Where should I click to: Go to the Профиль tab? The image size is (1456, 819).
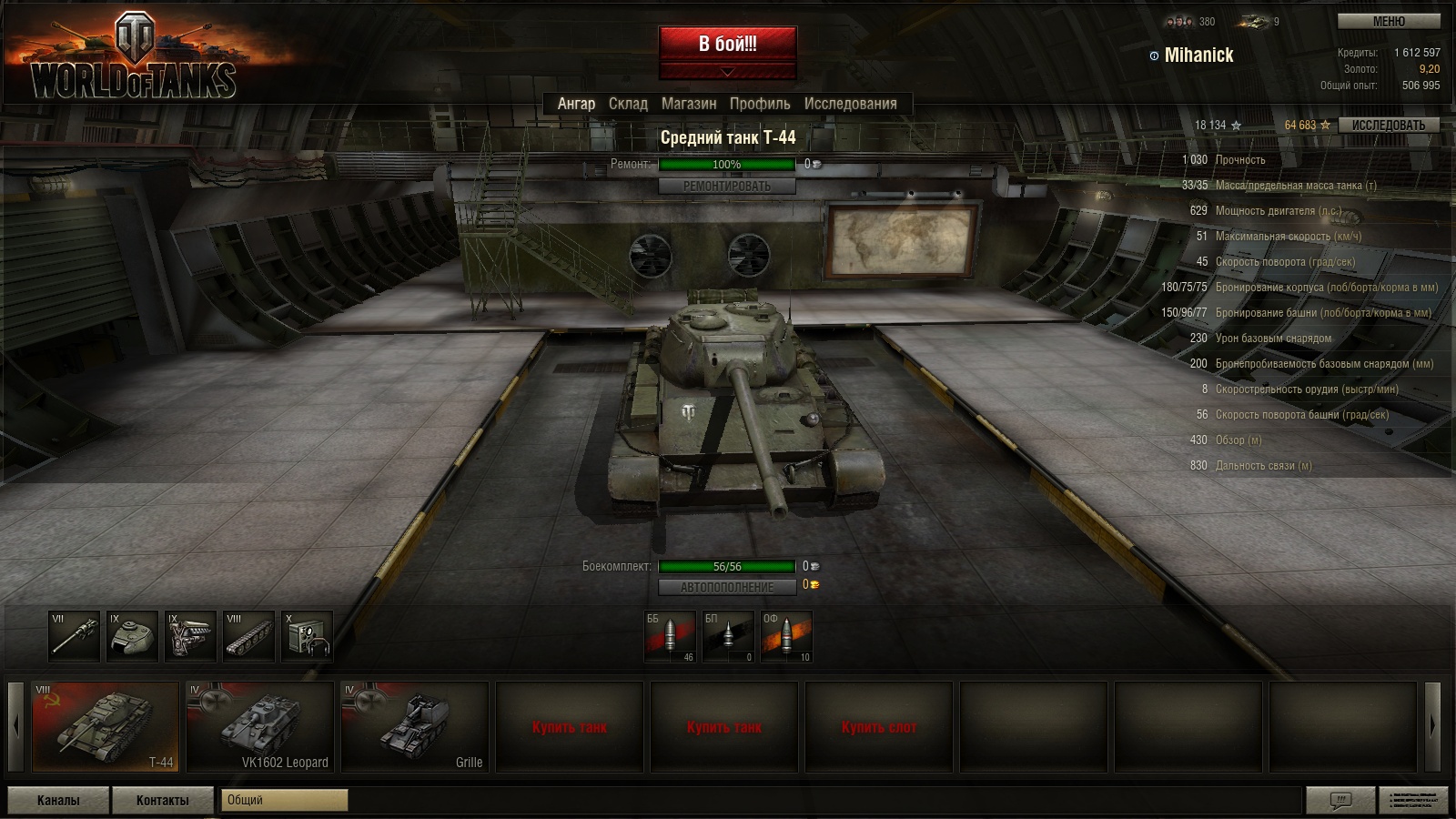[760, 104]
